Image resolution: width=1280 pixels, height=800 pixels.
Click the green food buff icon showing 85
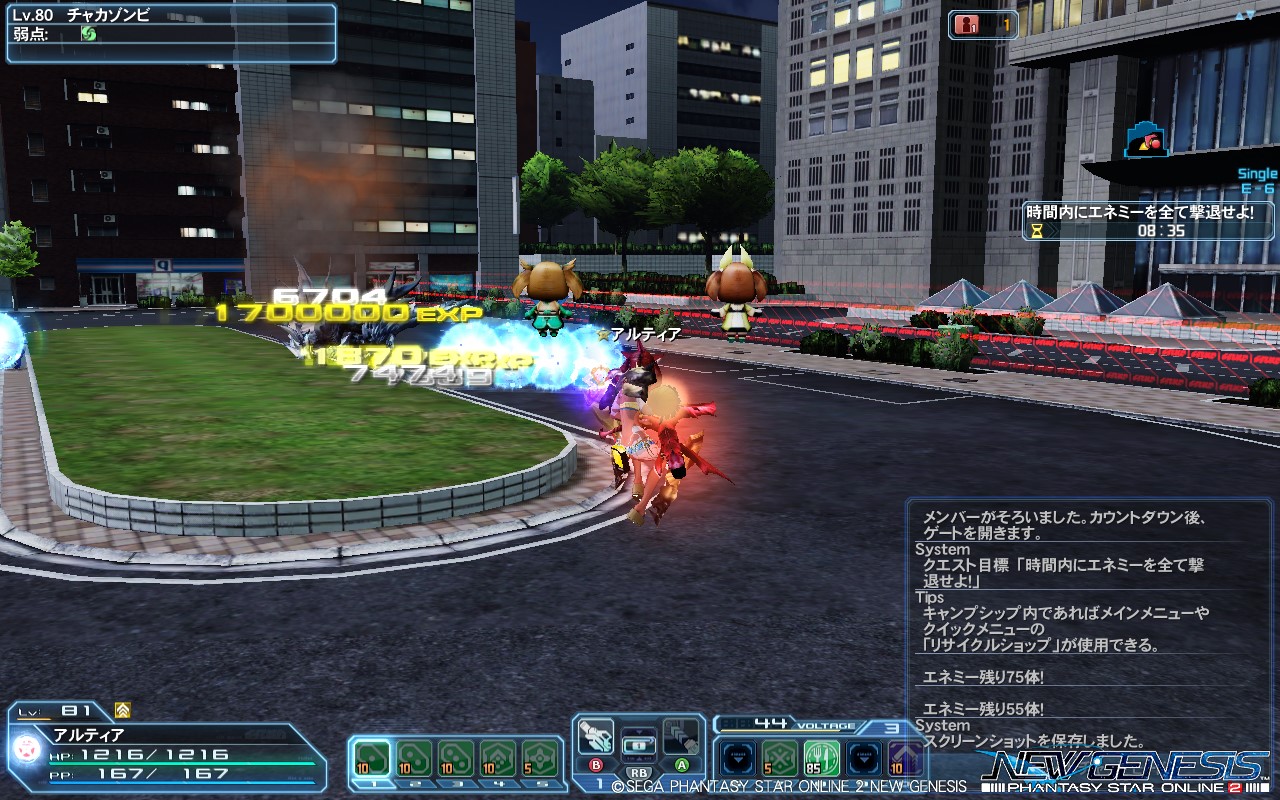[821, 756]
